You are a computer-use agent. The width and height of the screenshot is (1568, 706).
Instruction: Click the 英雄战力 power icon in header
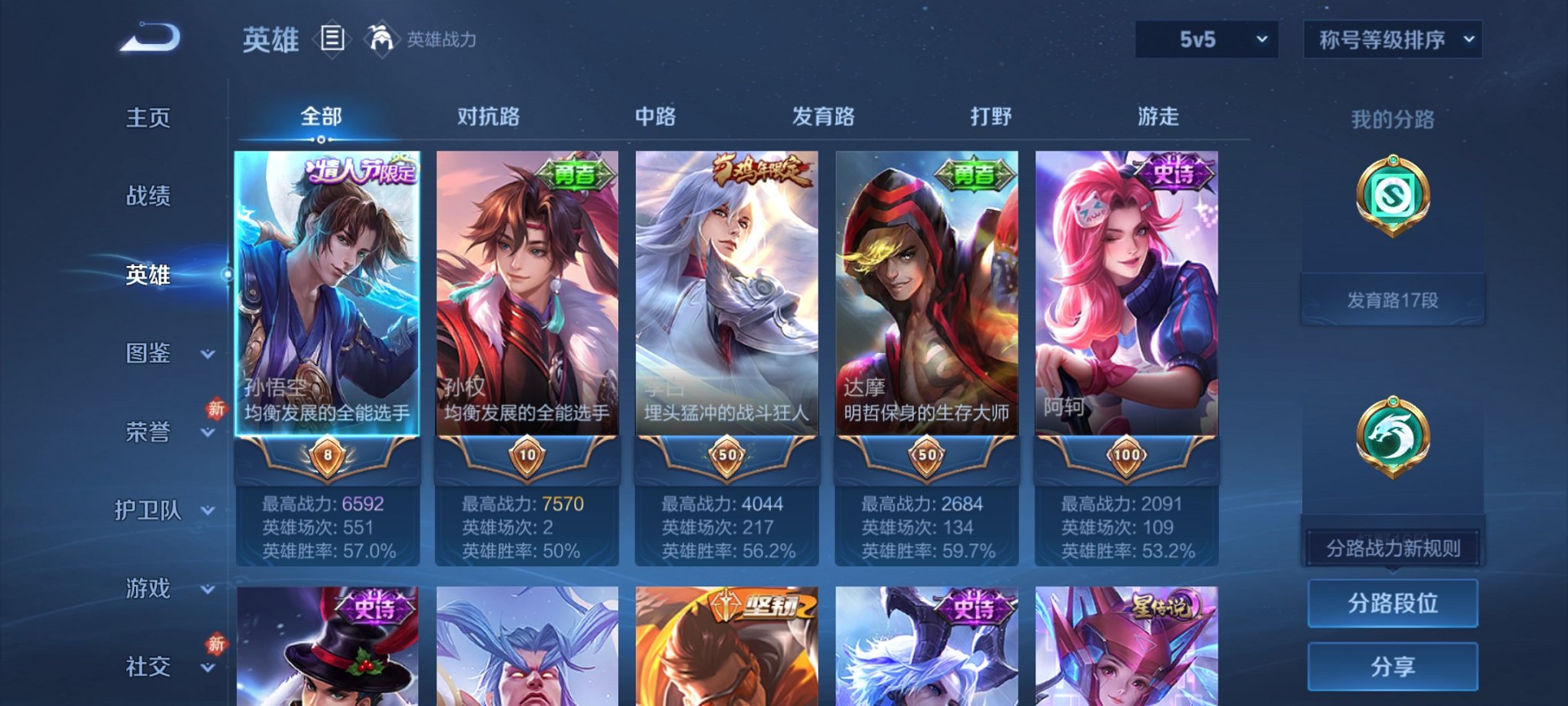(384, 37)
